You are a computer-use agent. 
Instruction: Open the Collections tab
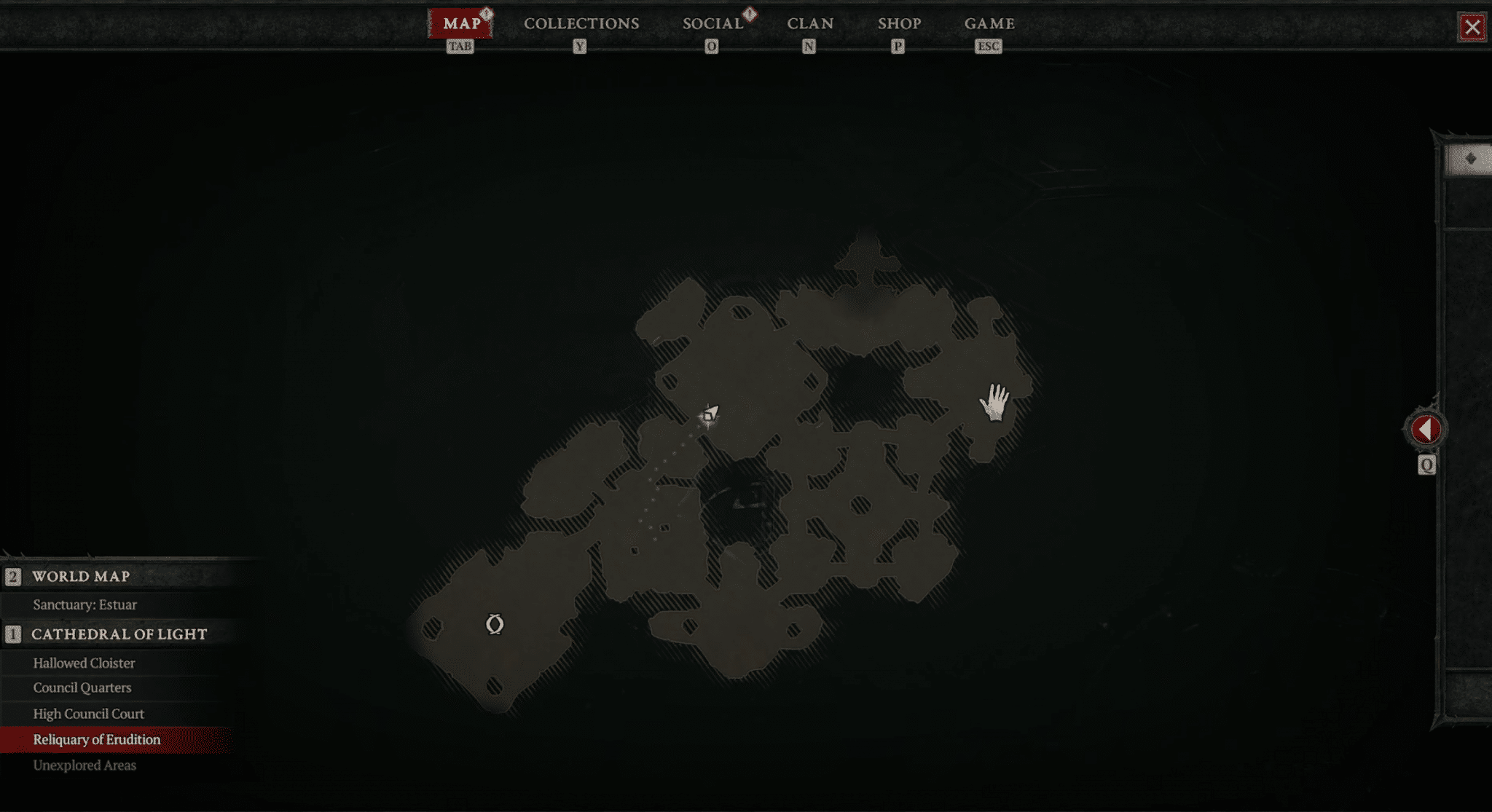pyautogui.click(x=581, y=23)
